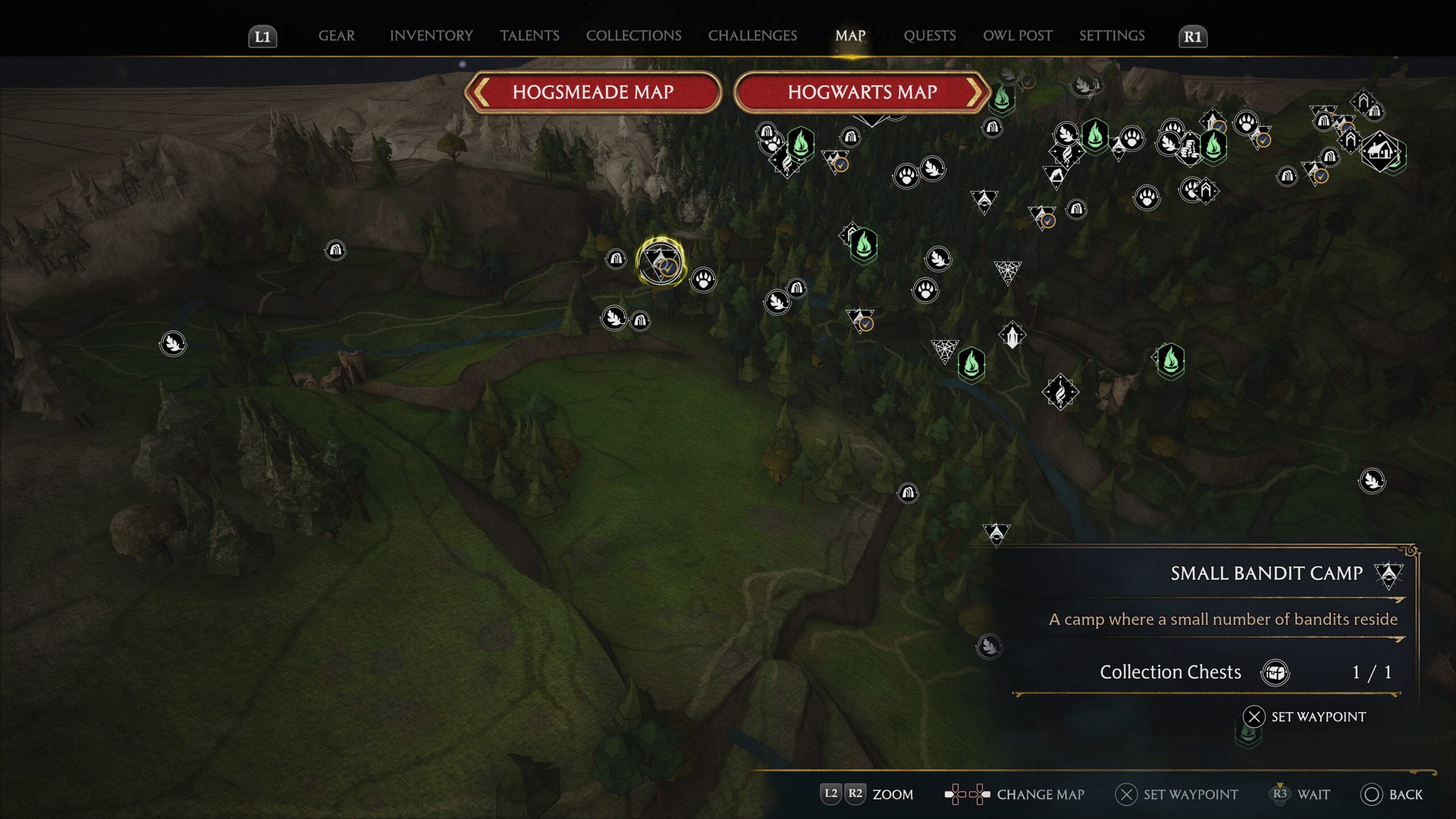Switch to the Hogwarts Map
The width and height of the screenshot is (1456, 819).
(862, 92)
